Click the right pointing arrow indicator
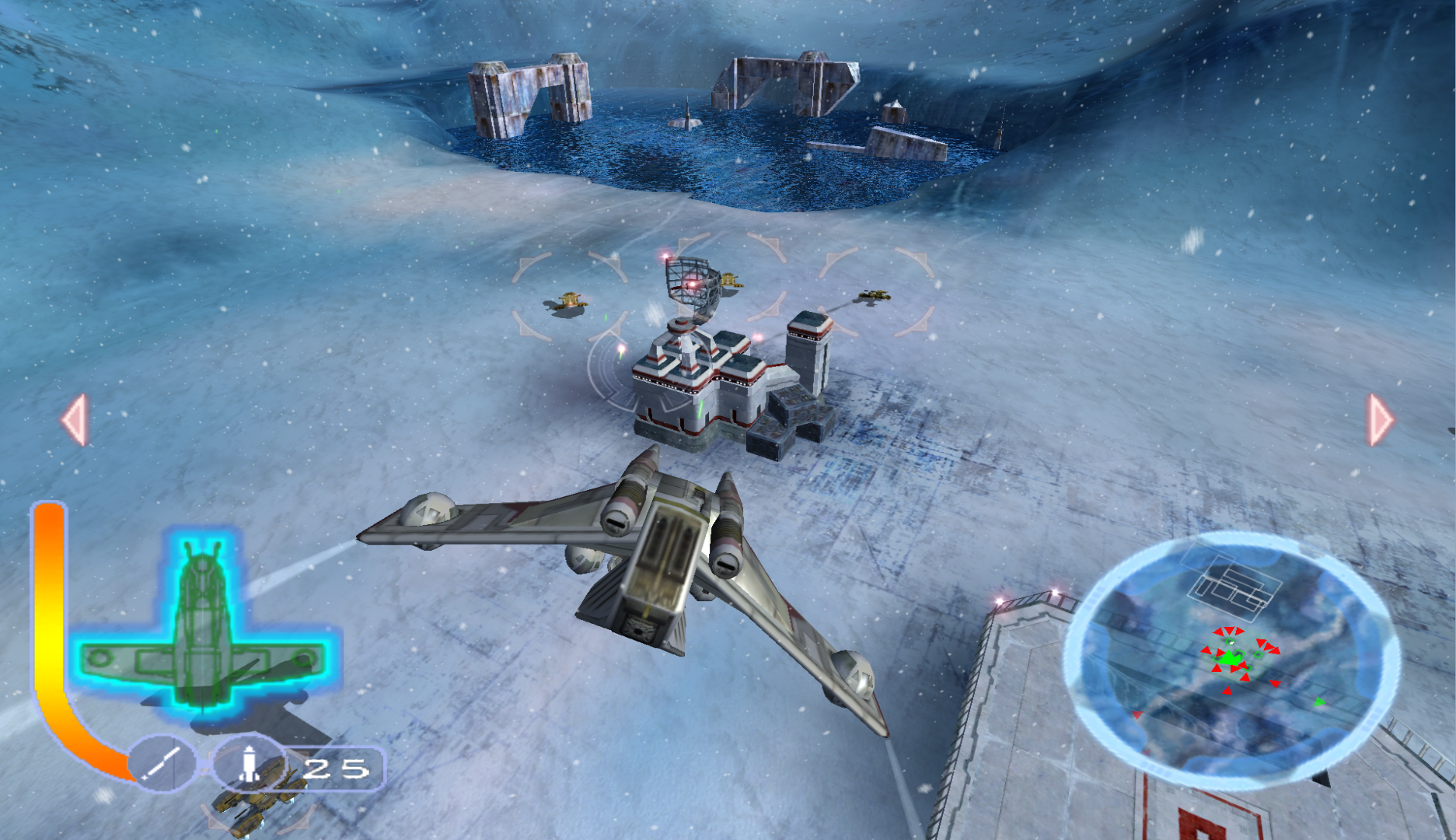The height and width of the screenshot is (840, 1456). 1380,420
